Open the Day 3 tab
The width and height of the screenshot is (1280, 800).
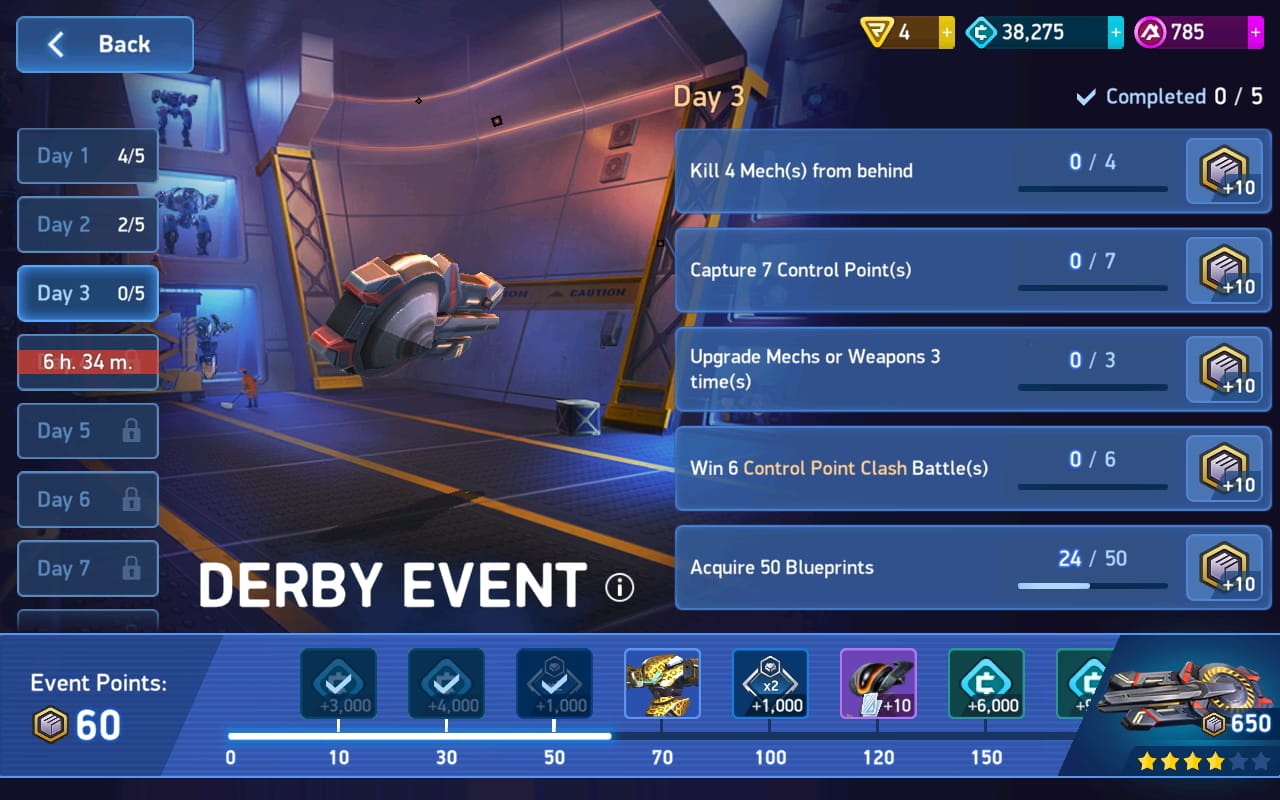click(88, 294)
